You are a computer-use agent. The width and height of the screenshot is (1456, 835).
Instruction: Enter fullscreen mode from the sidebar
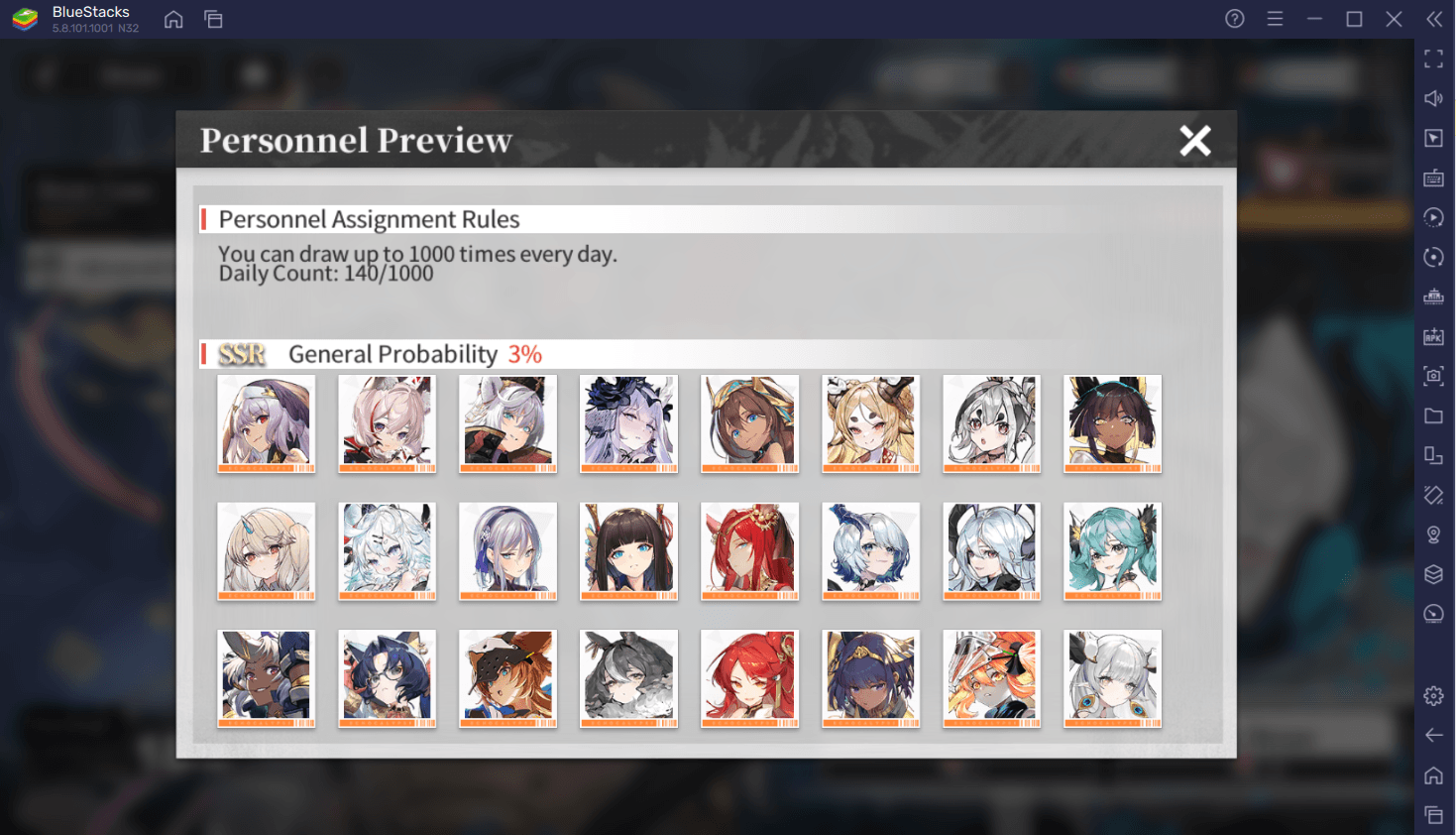(x=1433, y=60)
